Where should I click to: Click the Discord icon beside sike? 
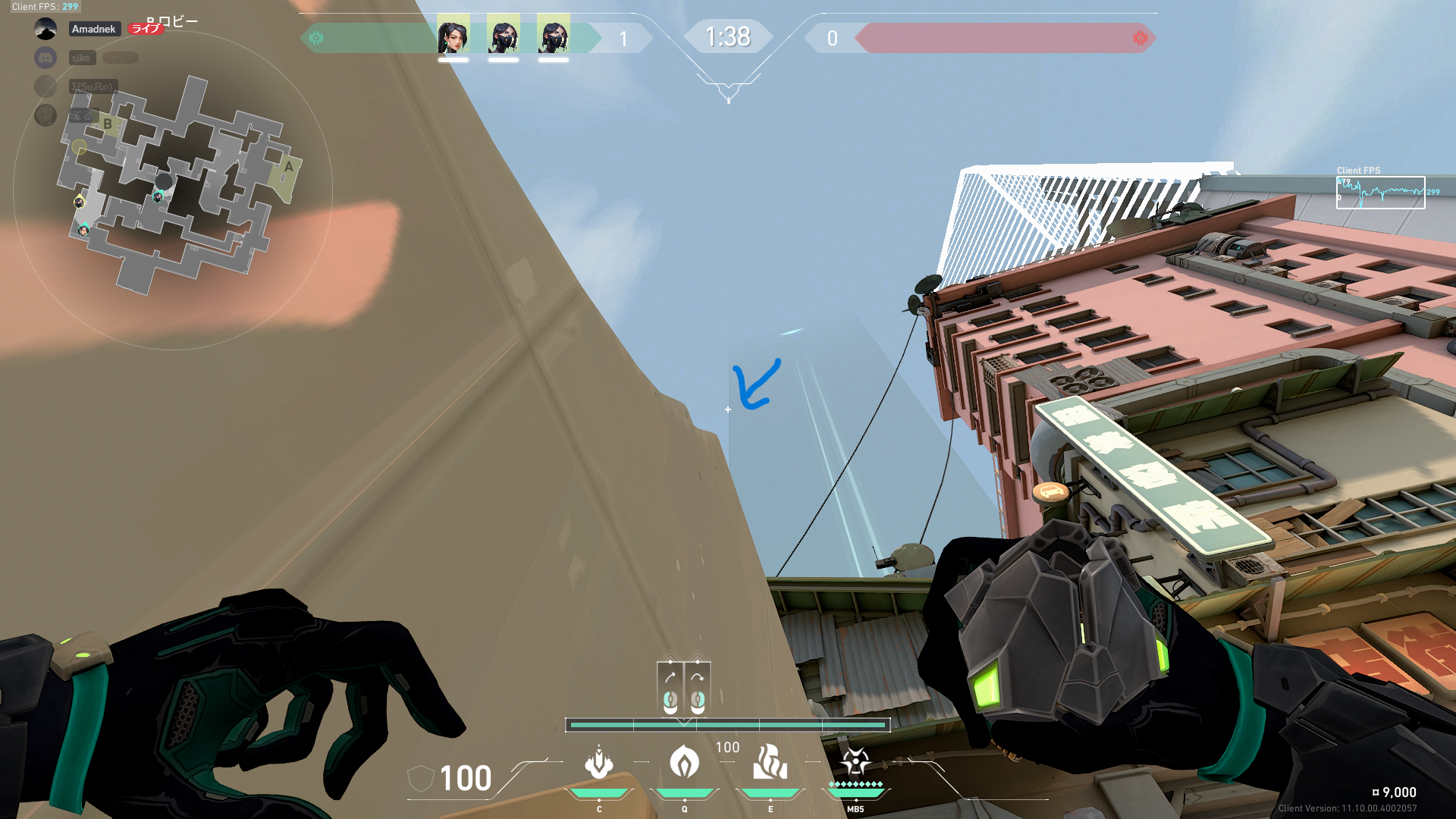(x=47, y=58)
